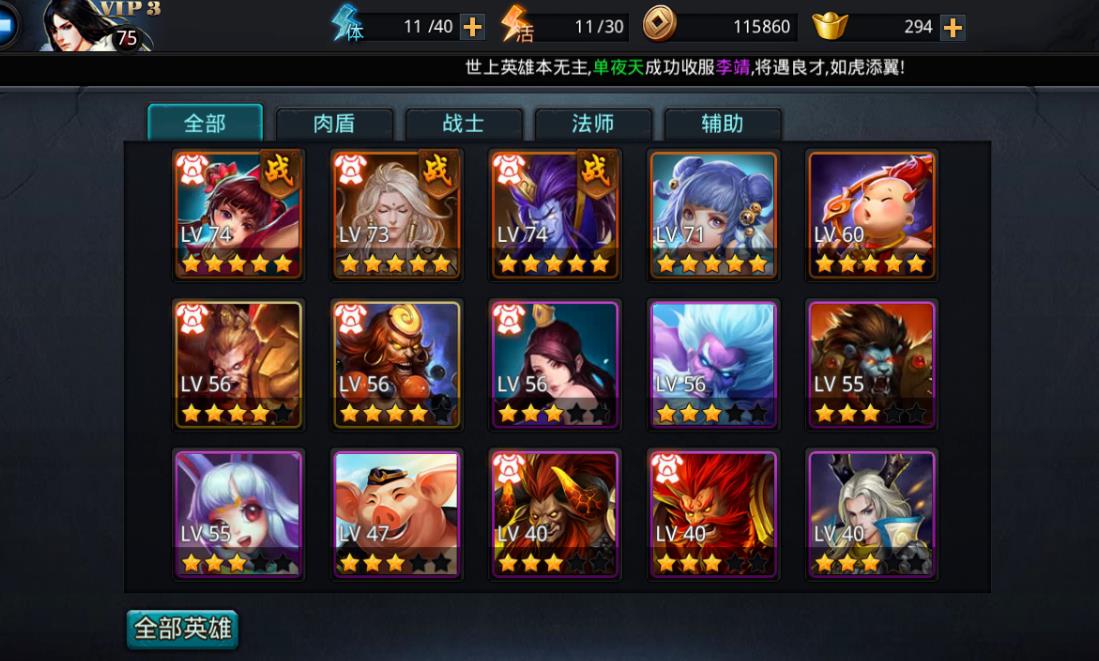The image size is (1099, 661).
Task: Select the LV 60 chubby baby hero
Action: [872, 215]
